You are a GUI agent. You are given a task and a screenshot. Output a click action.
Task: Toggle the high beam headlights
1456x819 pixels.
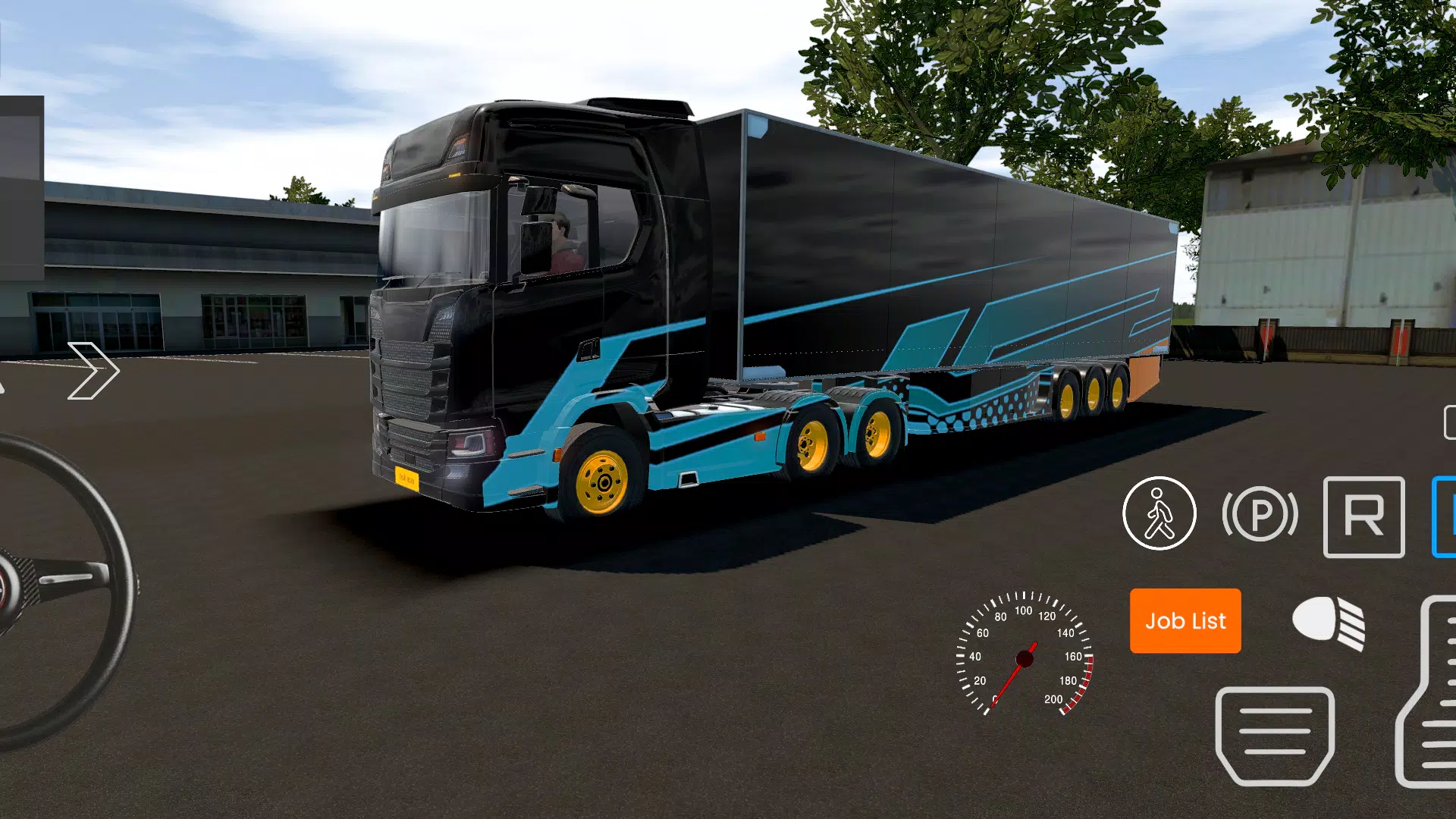pyautogui.click(x=1329, y=622)
